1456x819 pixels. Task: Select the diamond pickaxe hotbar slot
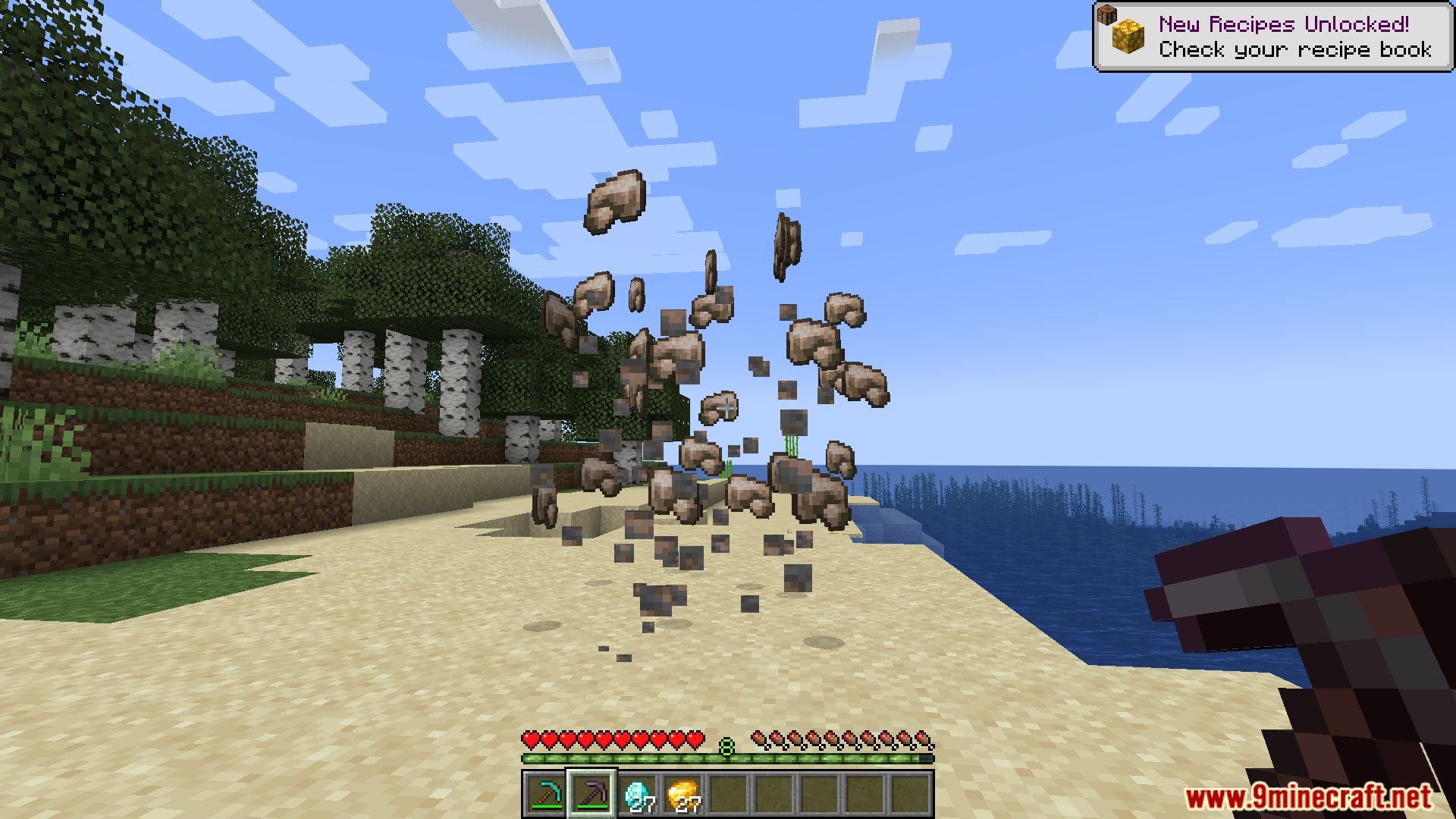(545, 794)
